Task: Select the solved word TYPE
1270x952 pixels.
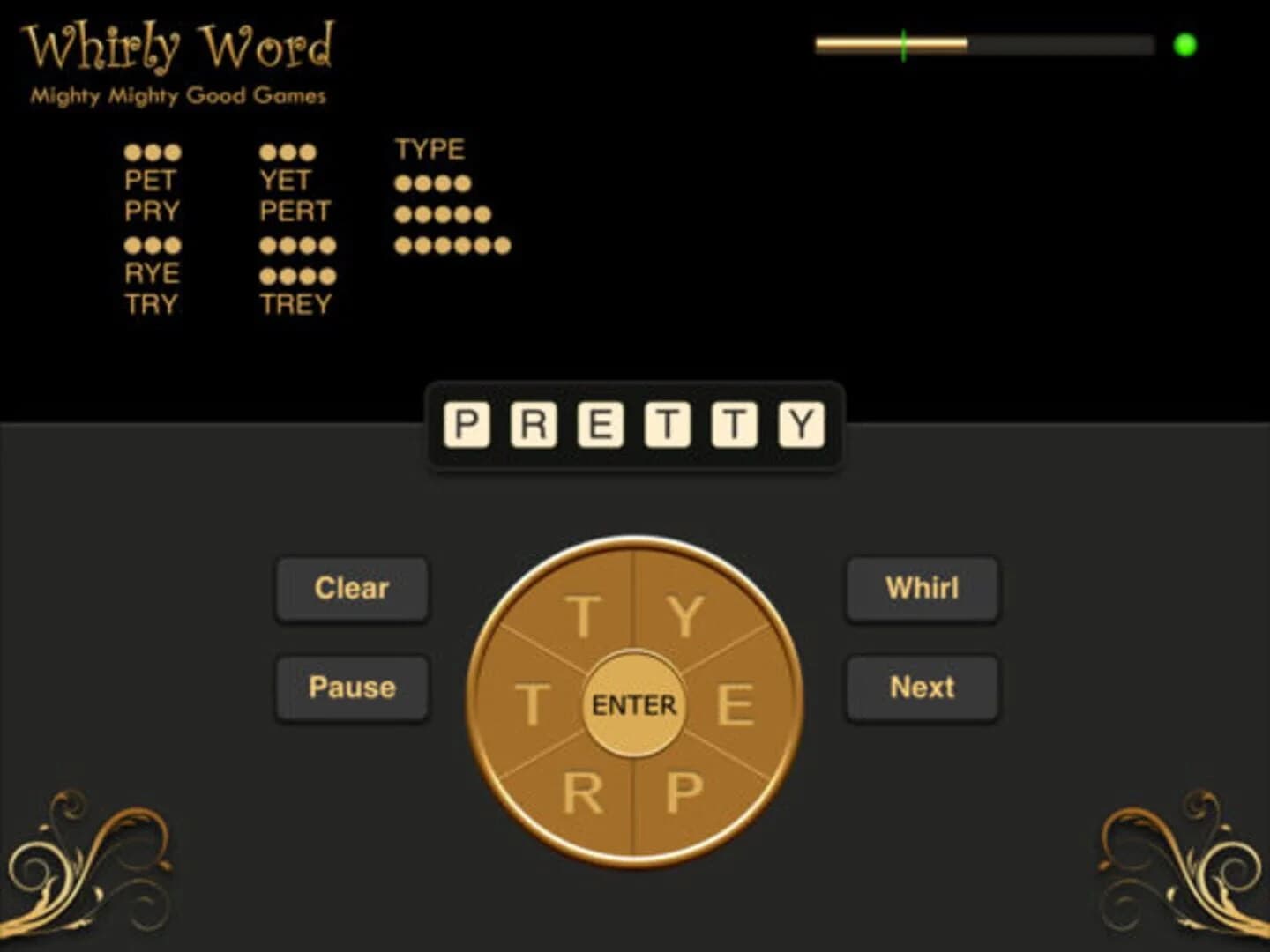Action: (x=430, y=149)
